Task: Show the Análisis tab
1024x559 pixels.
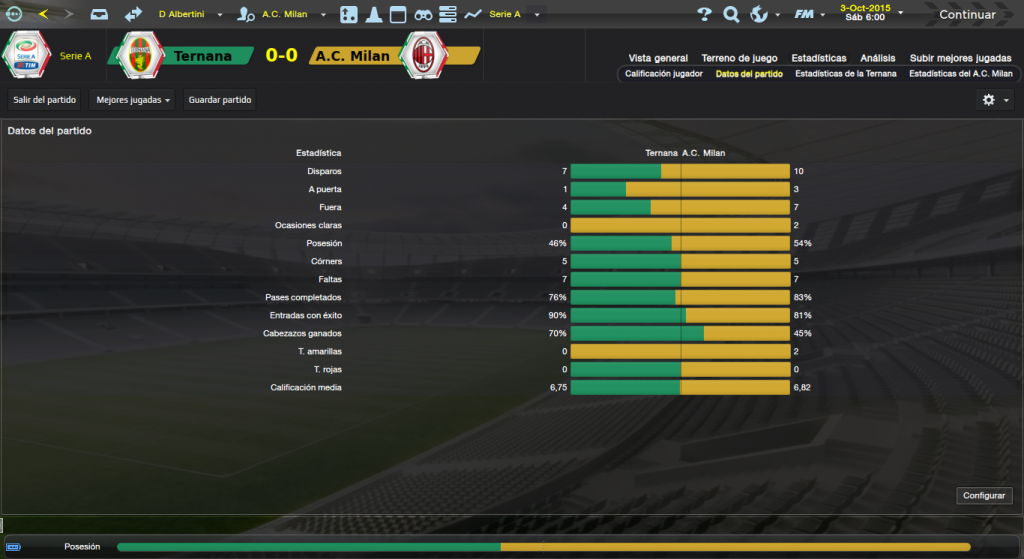Action: point(877,58)
